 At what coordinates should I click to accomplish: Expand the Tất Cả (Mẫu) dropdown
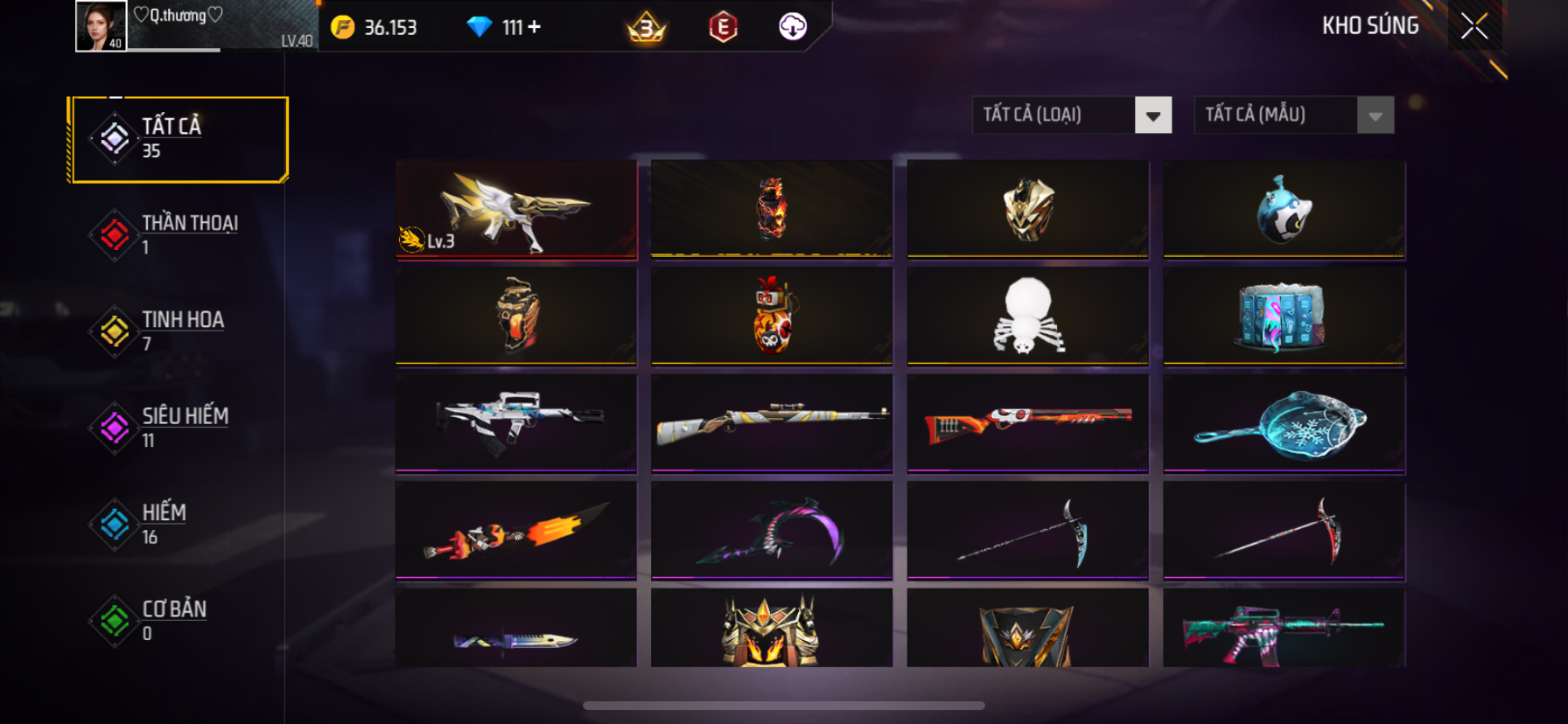point(1293,115)
